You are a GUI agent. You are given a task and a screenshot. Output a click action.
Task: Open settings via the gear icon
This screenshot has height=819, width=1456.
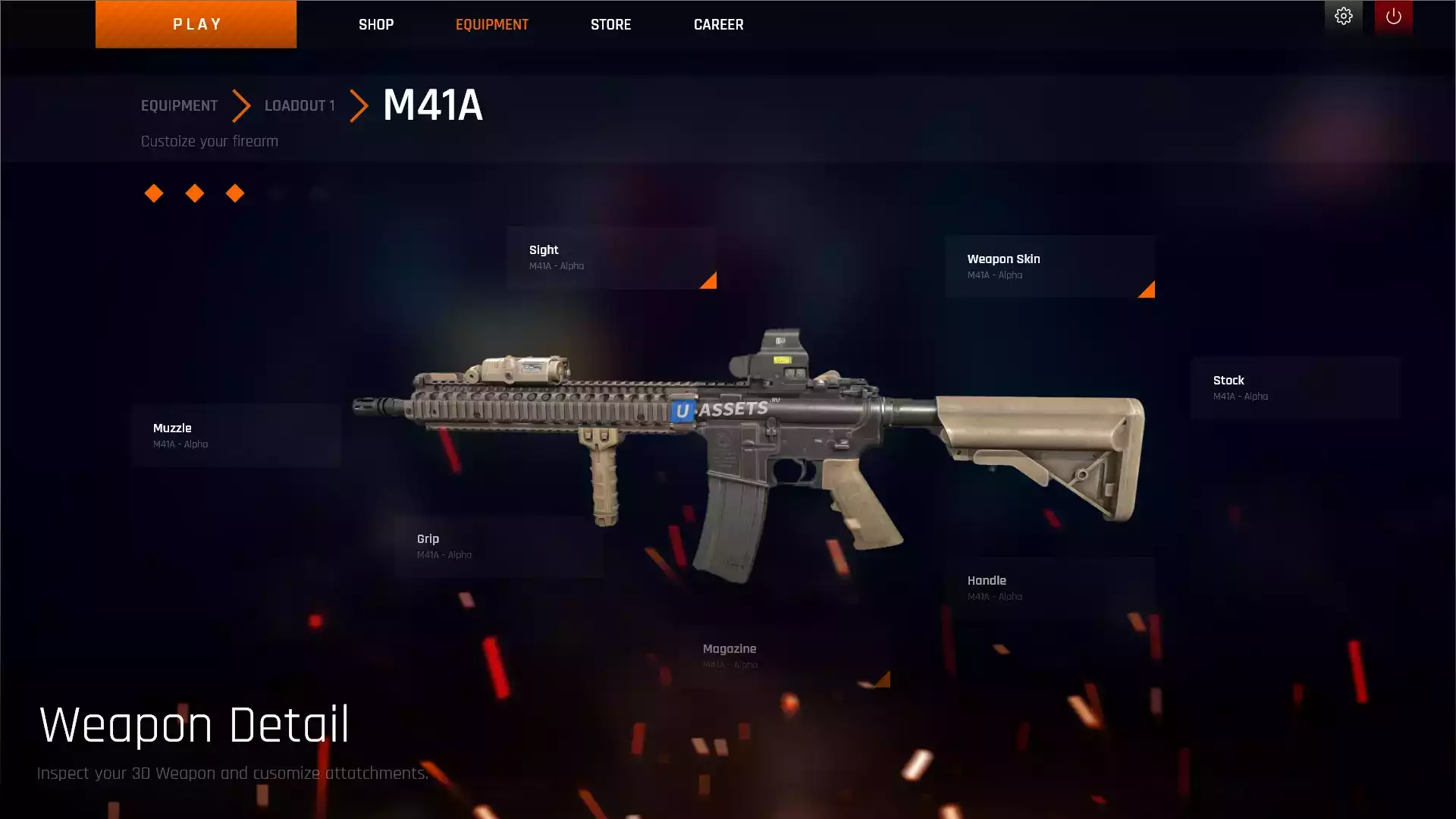click(1343, 17)
